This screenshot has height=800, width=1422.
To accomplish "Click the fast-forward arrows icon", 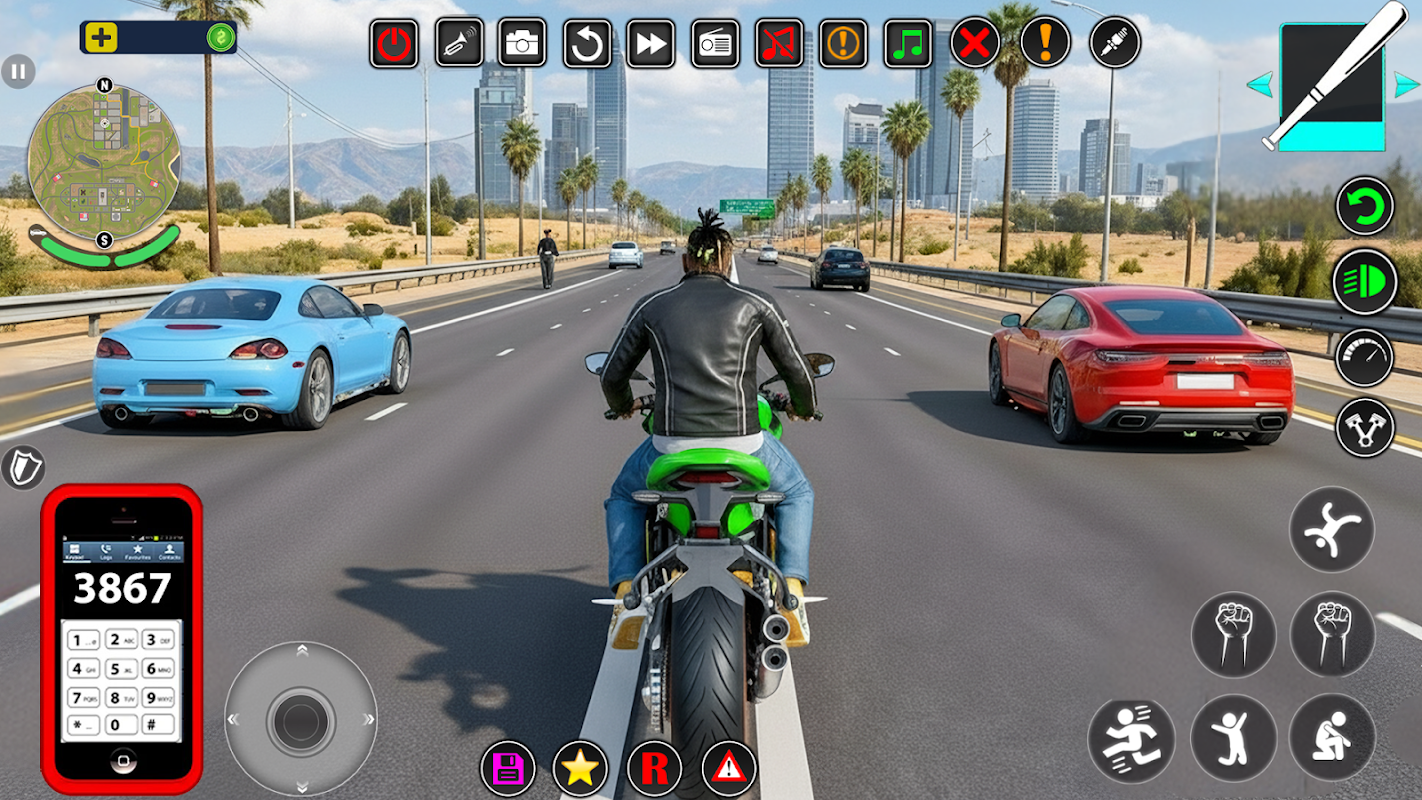I will pyautogui.click(x=650, y=44).
